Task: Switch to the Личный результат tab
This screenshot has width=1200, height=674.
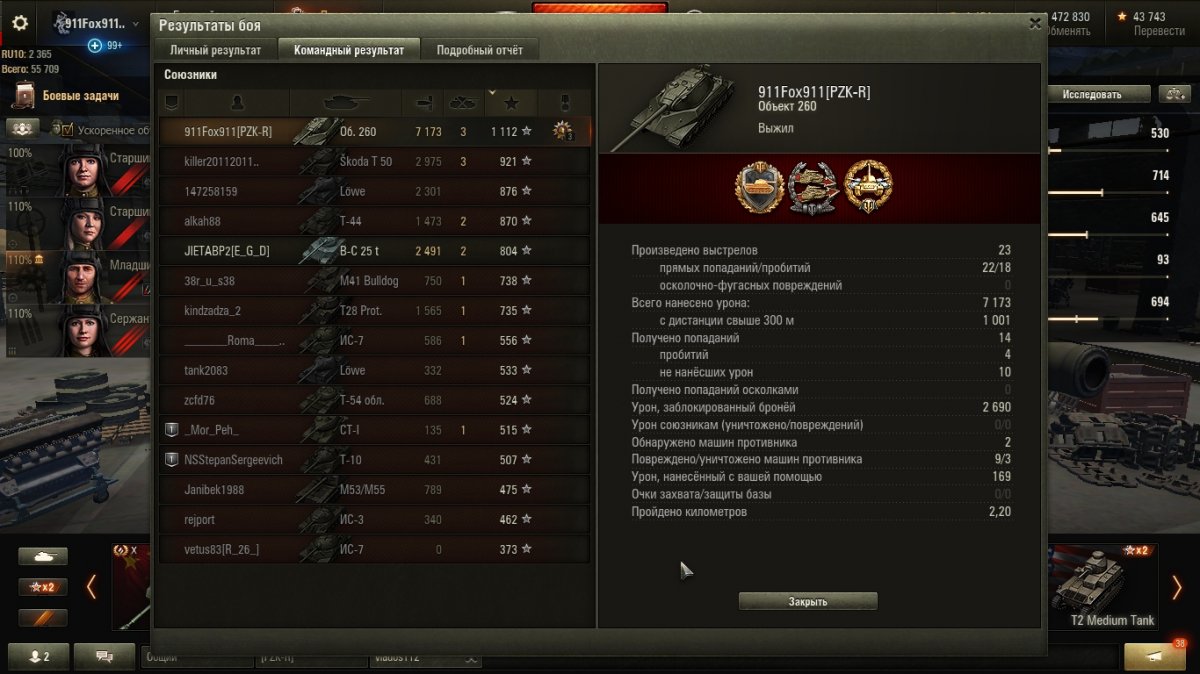Action: coord(215,50)
